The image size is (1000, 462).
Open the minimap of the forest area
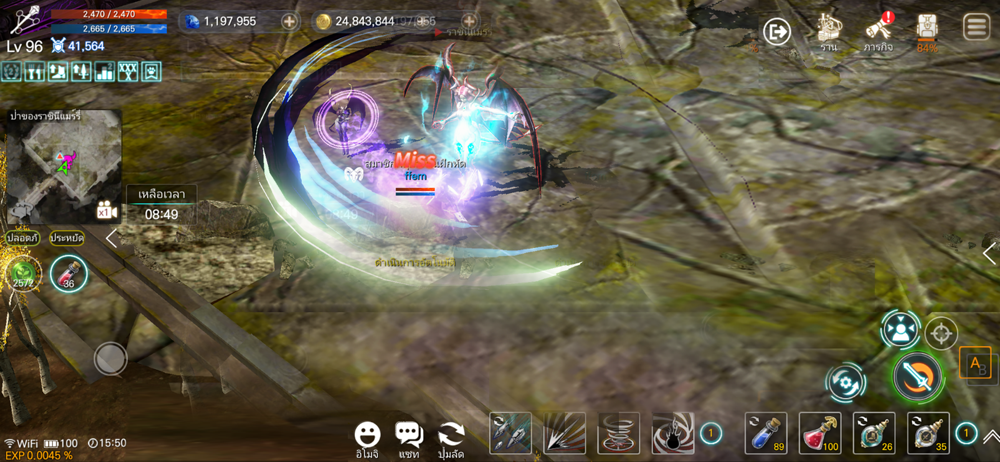pyautogui.click(x=64, y=166)
